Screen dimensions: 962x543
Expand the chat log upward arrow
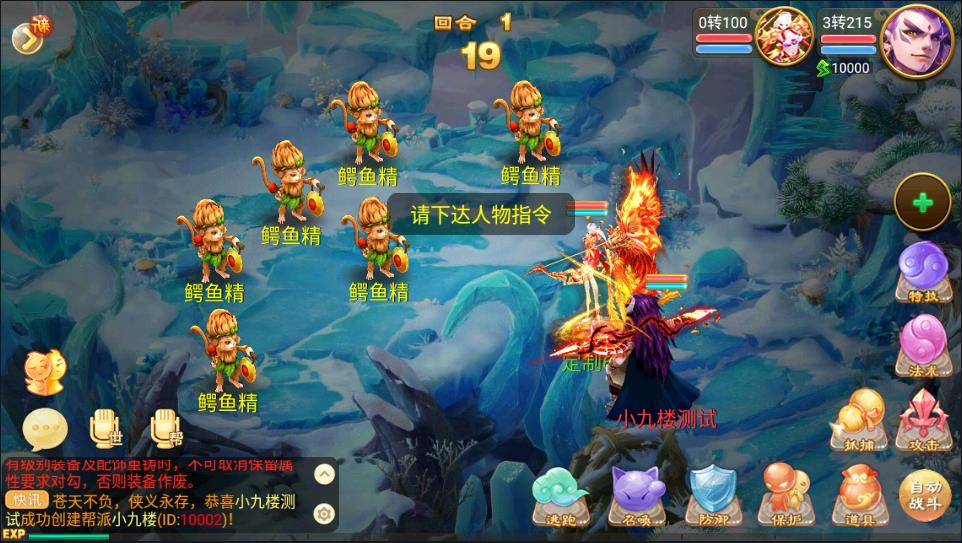(324, 473)
